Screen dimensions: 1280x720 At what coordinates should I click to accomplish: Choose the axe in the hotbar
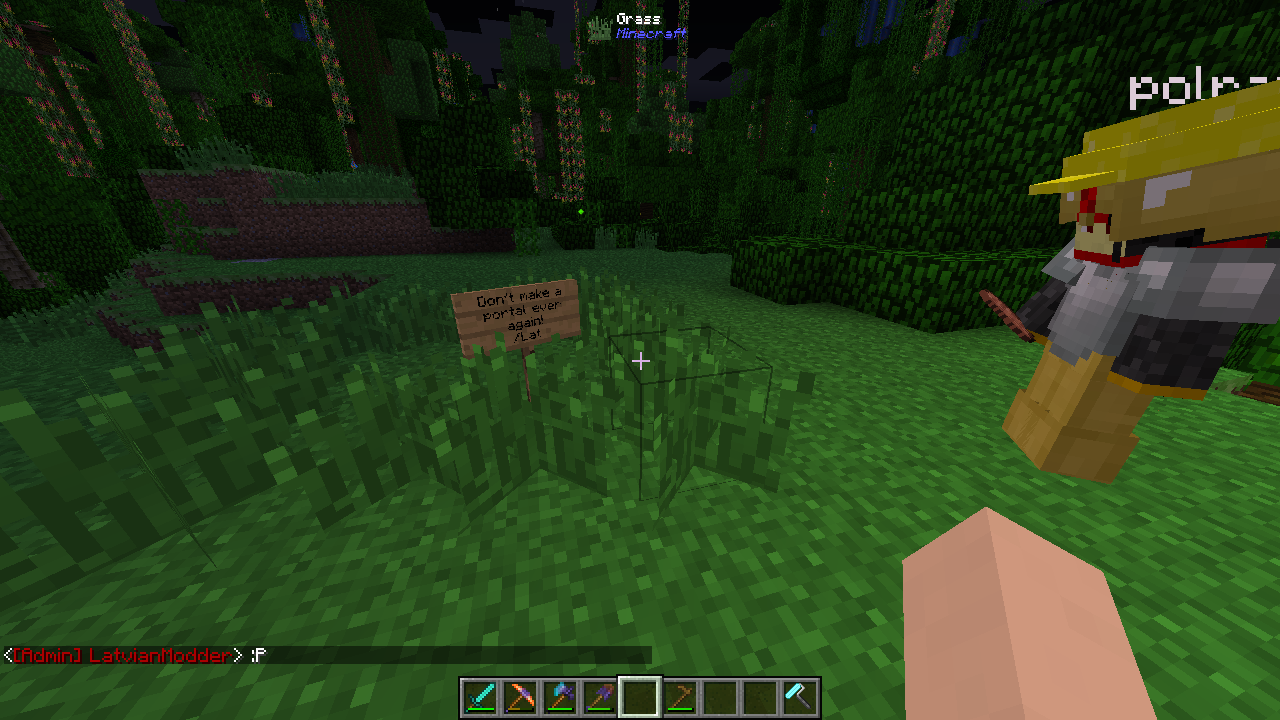[x=560, y=697]
